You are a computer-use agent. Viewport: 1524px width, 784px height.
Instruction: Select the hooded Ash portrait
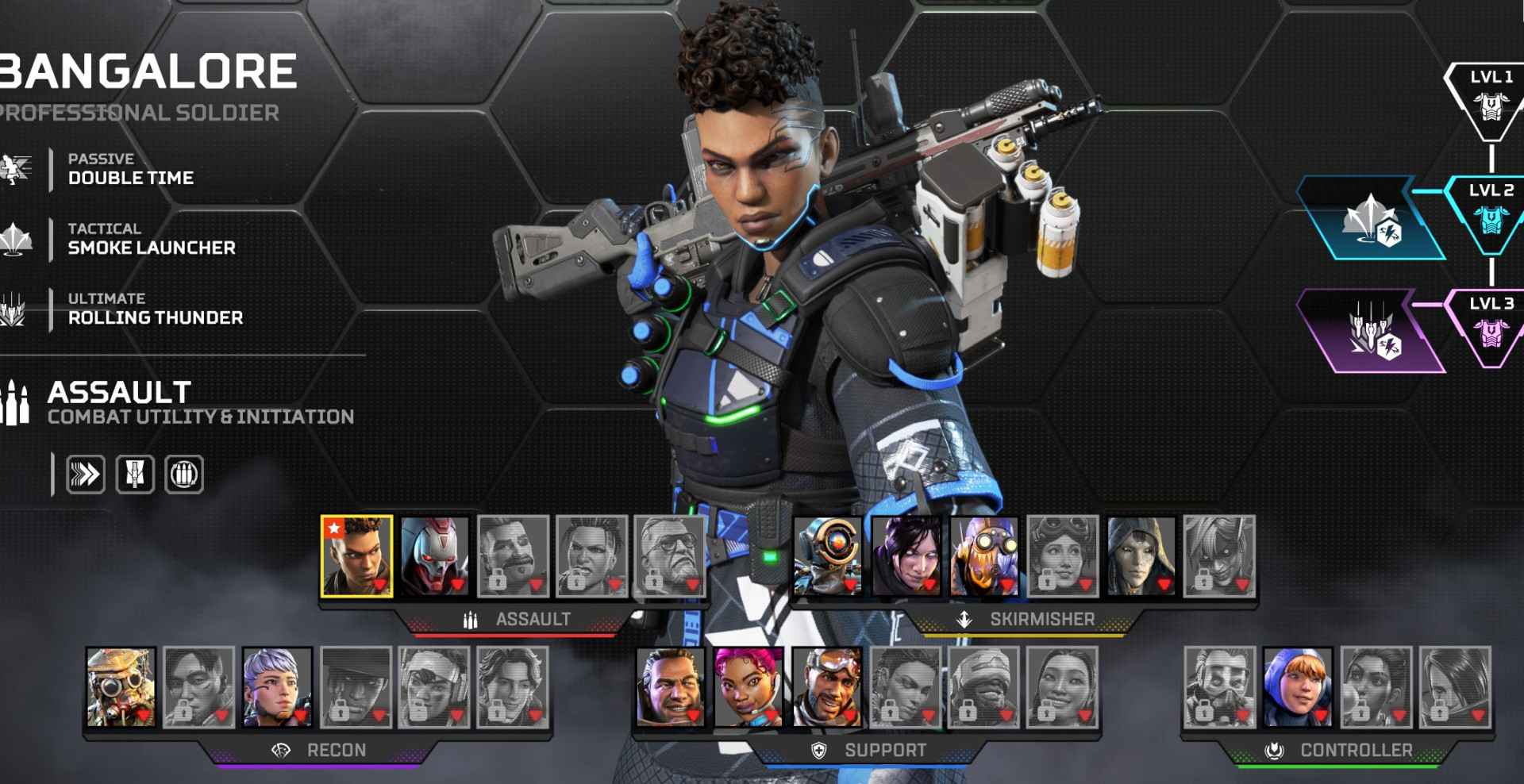pos(1141,555)
